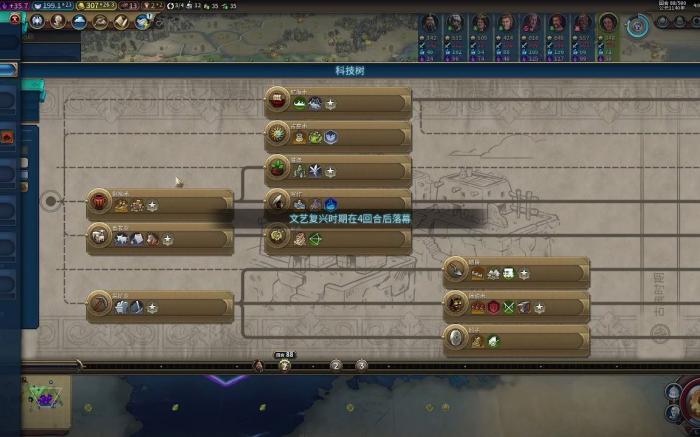Choose the Bronze Working technology node
Screen dimensions: 700x437
(x=516, y=306)
